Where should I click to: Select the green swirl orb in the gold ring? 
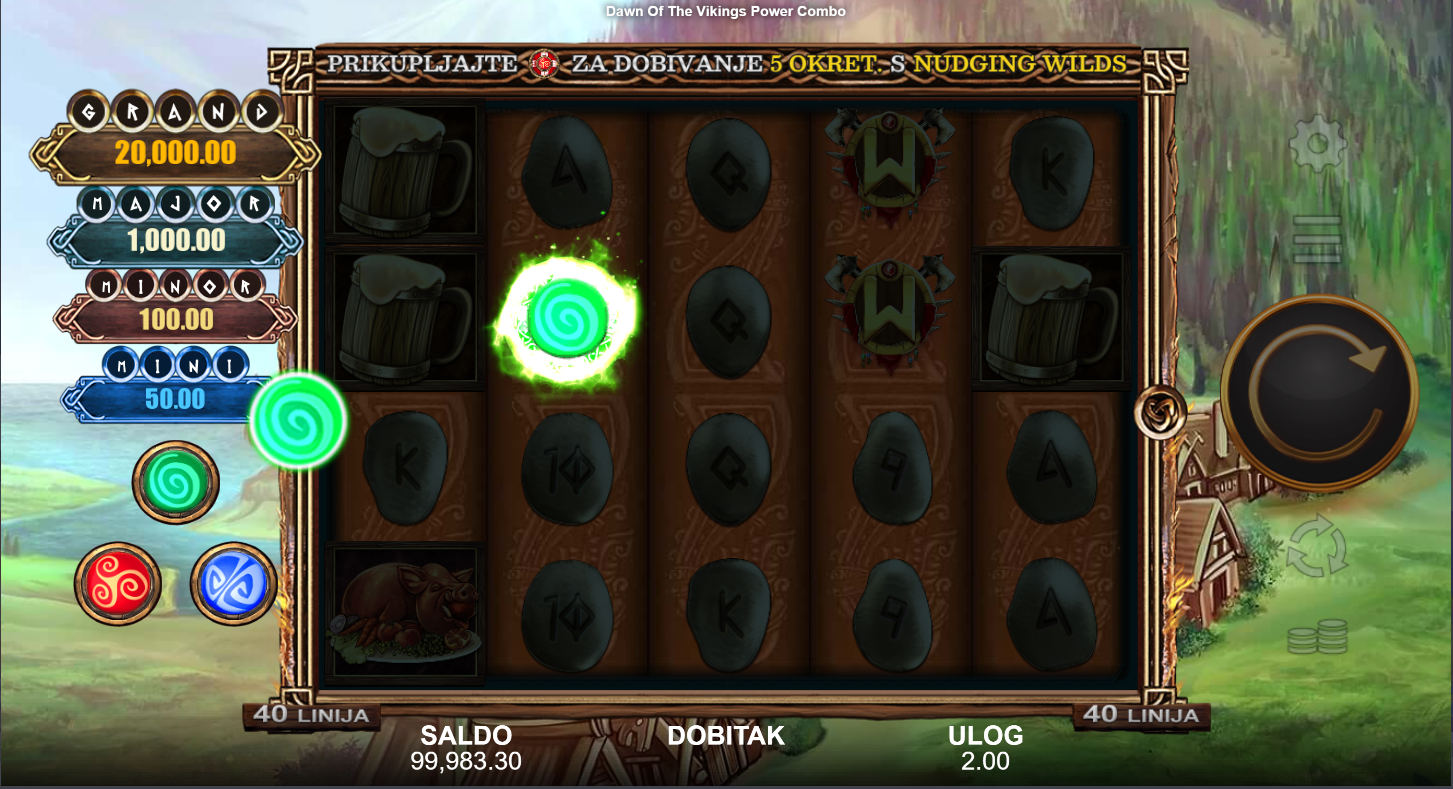176,483
